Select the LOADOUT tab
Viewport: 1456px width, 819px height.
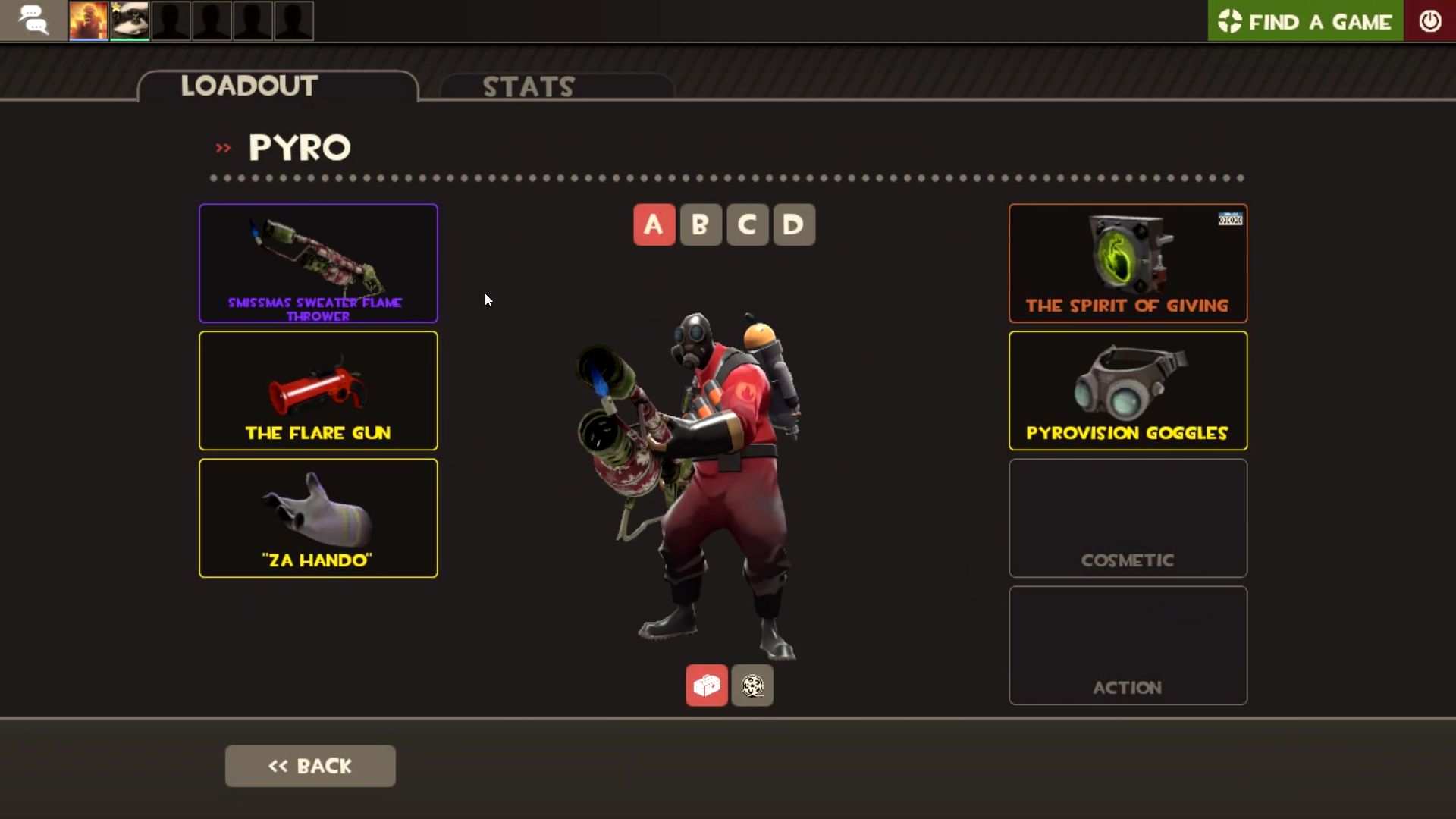[x=249, y=85]
